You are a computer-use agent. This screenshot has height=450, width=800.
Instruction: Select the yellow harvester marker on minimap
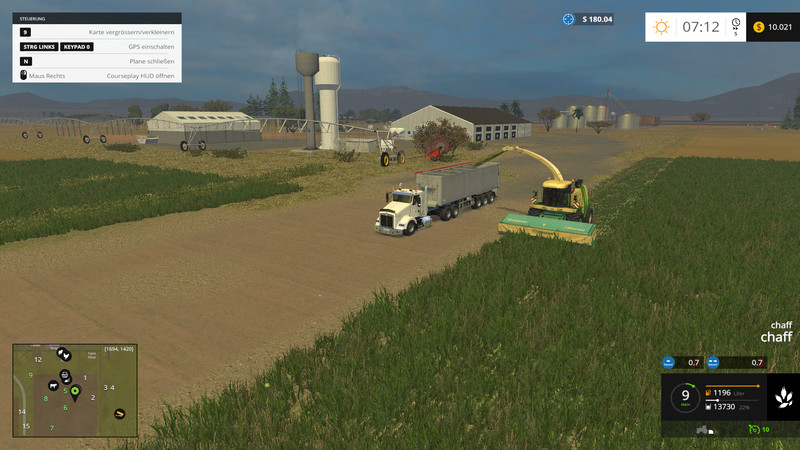[x=119, y=412]
